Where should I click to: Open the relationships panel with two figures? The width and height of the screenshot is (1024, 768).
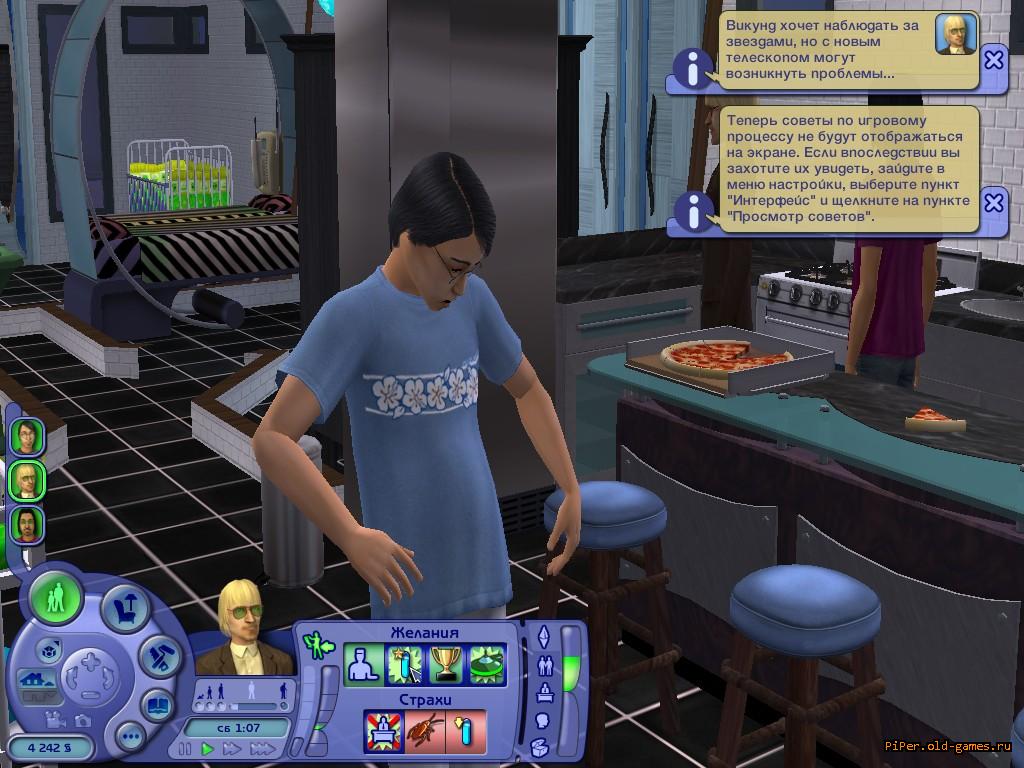[544, 664]
